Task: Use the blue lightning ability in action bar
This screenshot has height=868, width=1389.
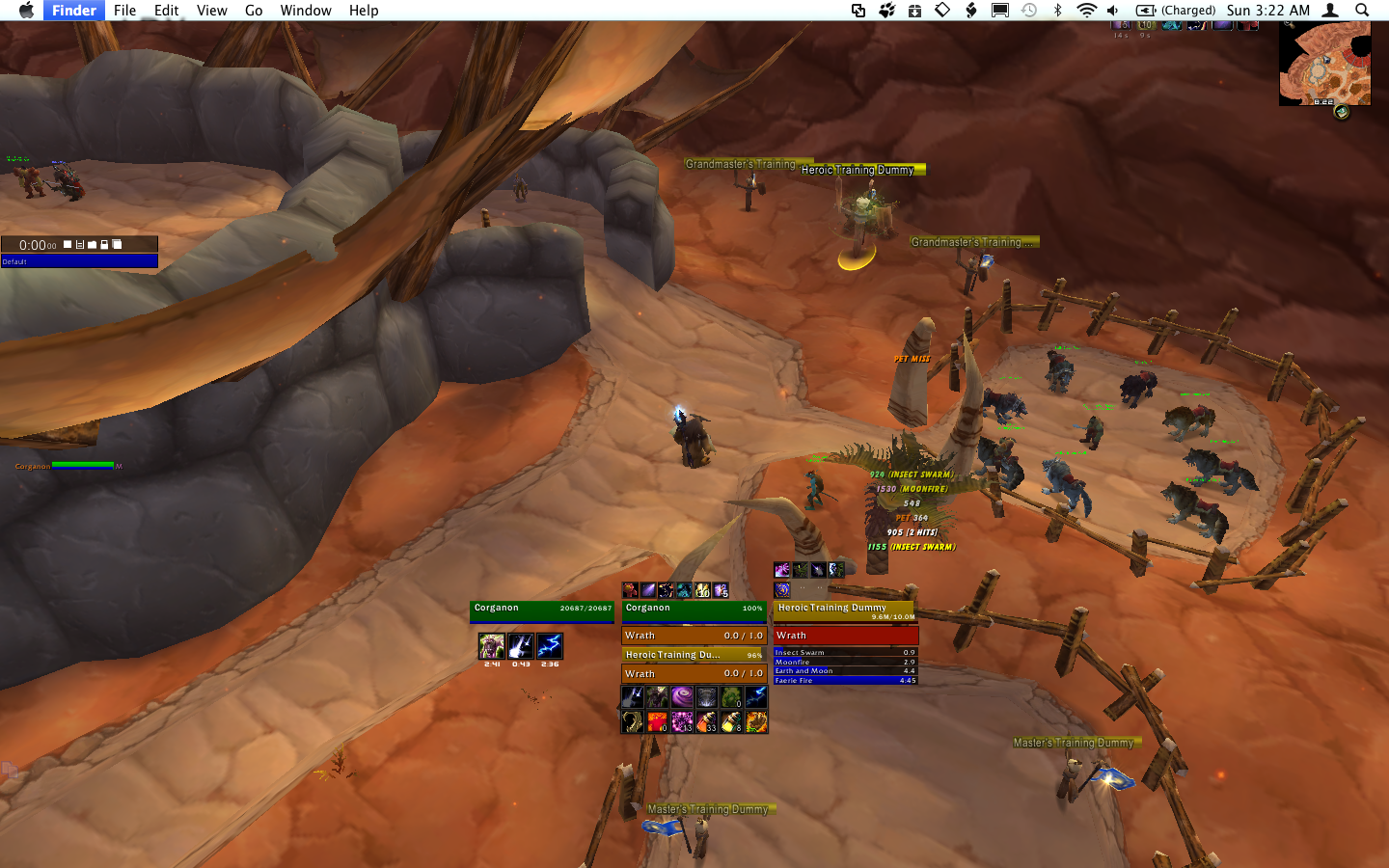Action: tap(756, 696)
